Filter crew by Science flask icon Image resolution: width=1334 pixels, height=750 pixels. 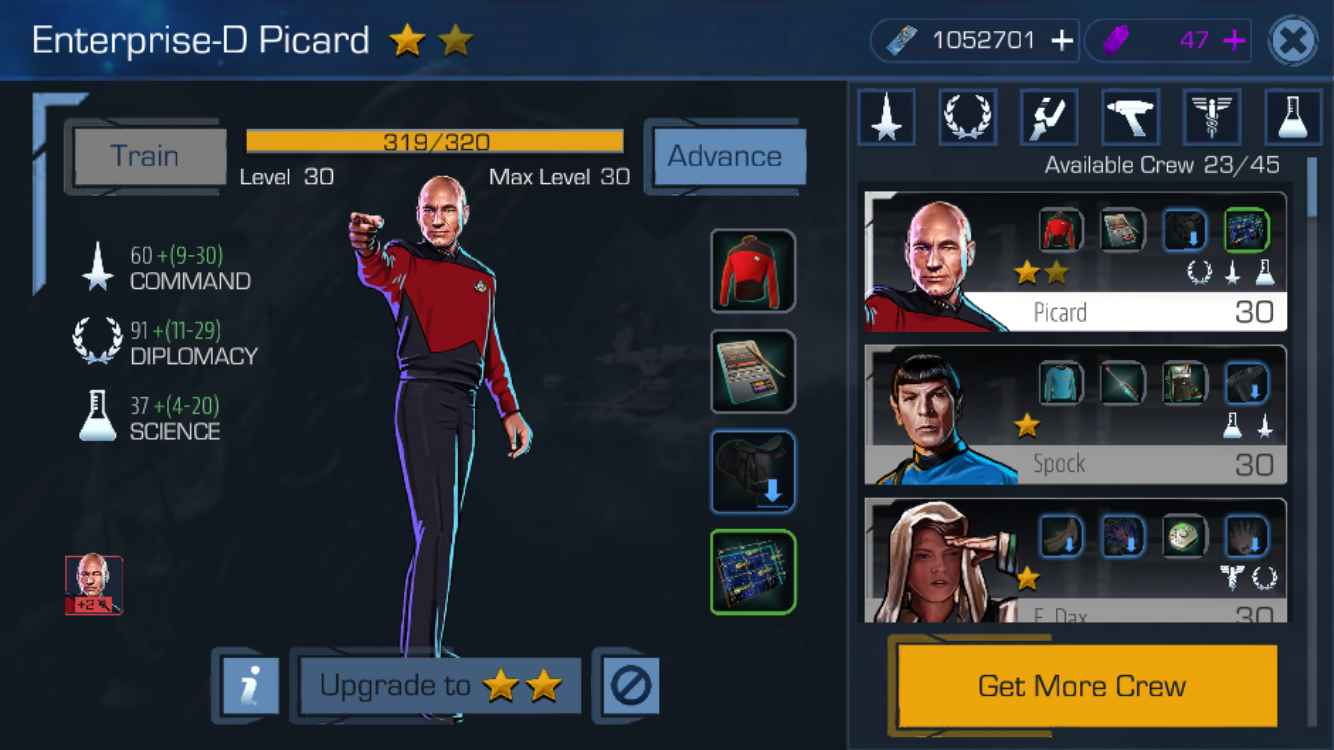pyautogui.click(x=1293, y=117)
